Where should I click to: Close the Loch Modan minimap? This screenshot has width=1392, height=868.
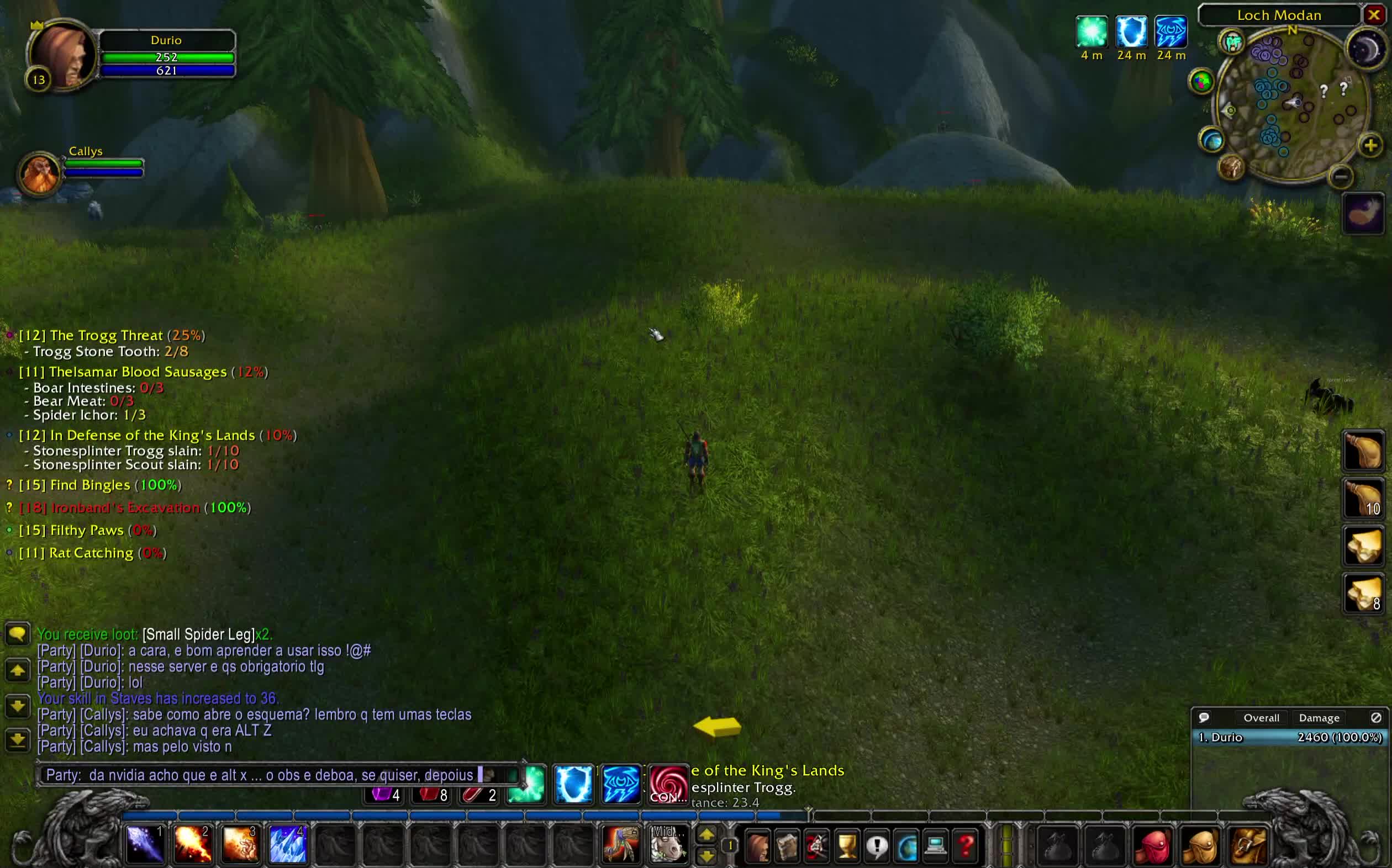[x=1373, y=15]
